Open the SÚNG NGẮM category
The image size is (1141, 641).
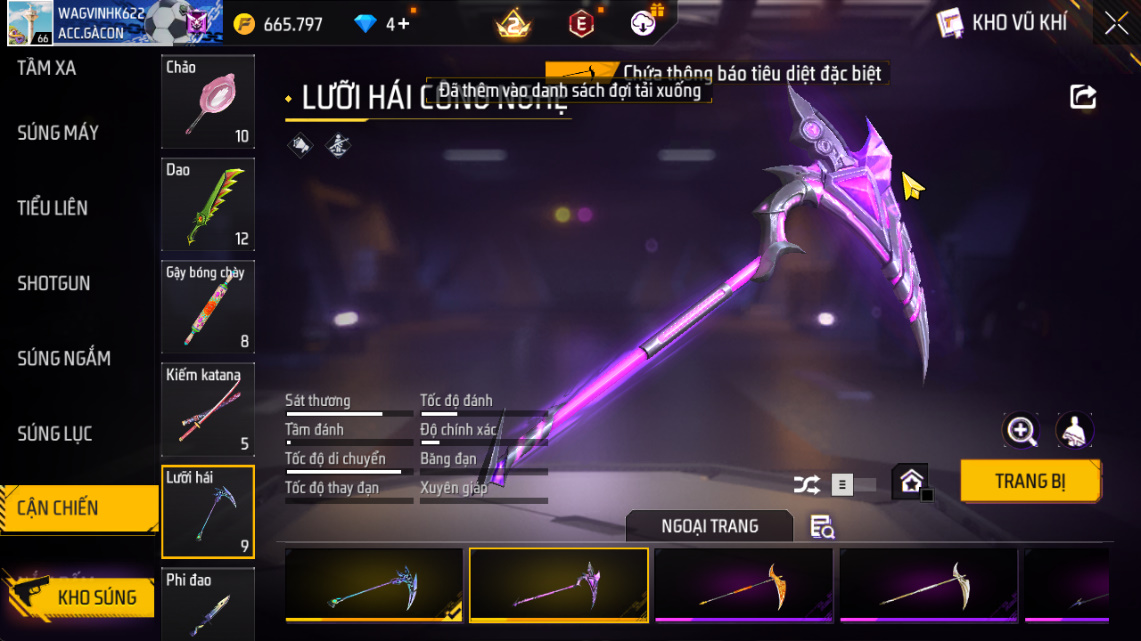64,358
